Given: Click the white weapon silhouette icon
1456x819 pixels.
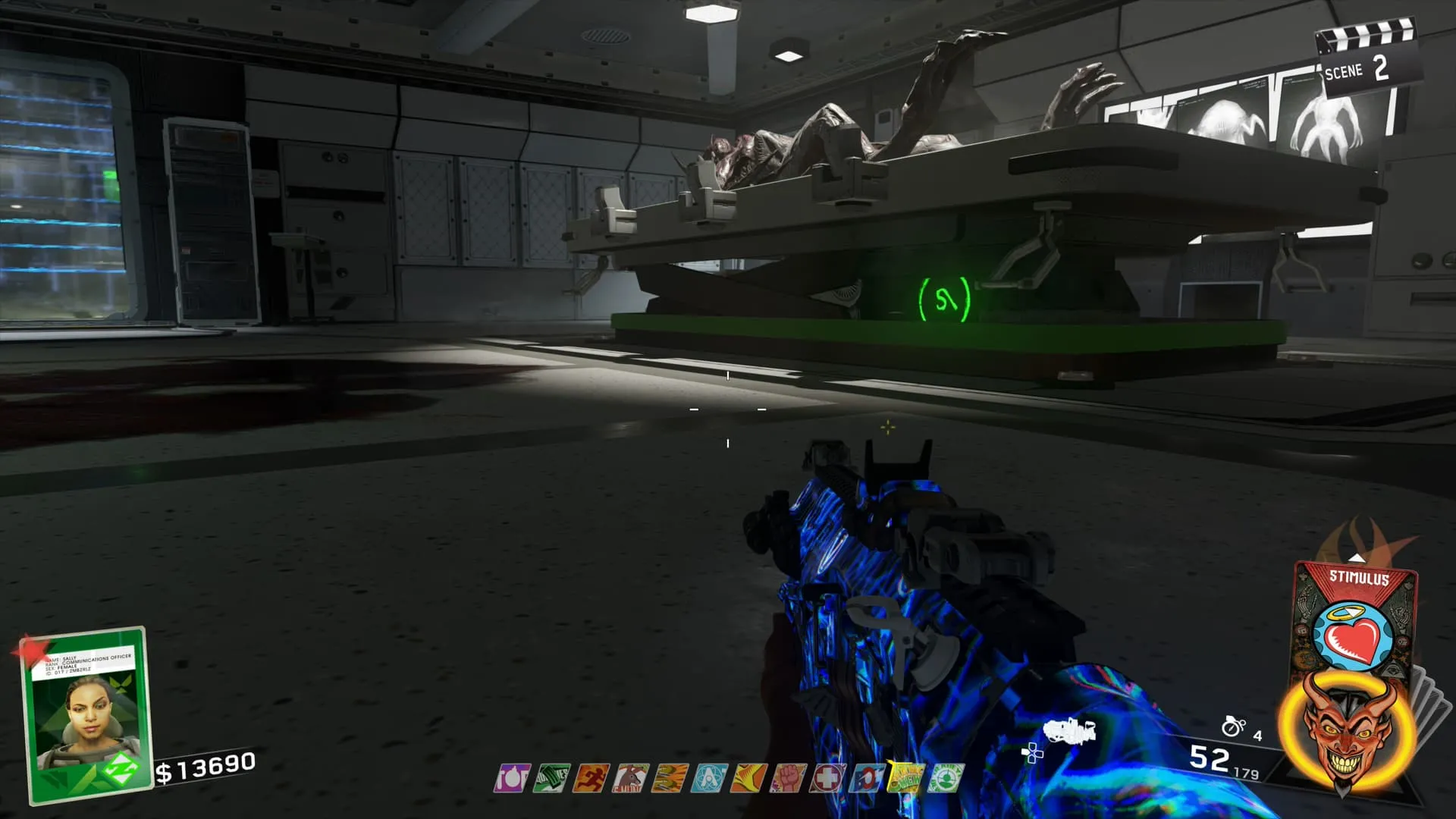Looking at the screenshot, I should (1069, 732).
